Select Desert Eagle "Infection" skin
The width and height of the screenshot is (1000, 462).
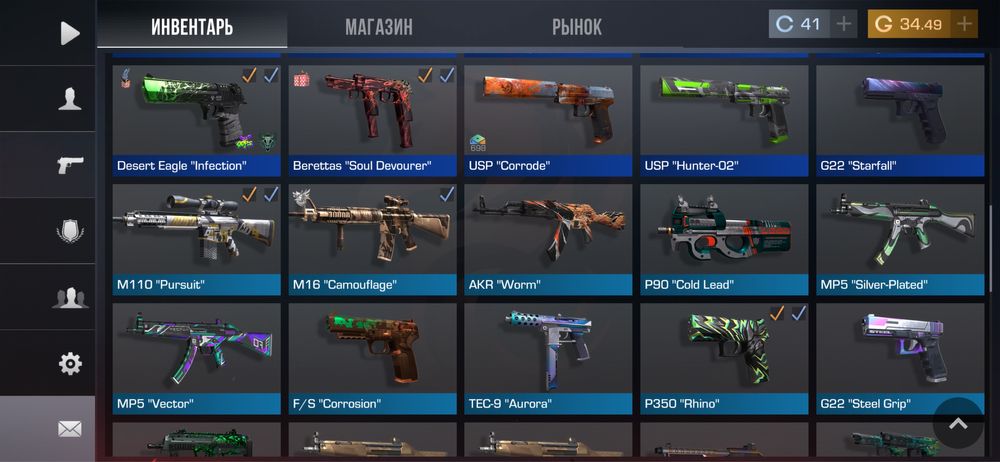[196, 120]
